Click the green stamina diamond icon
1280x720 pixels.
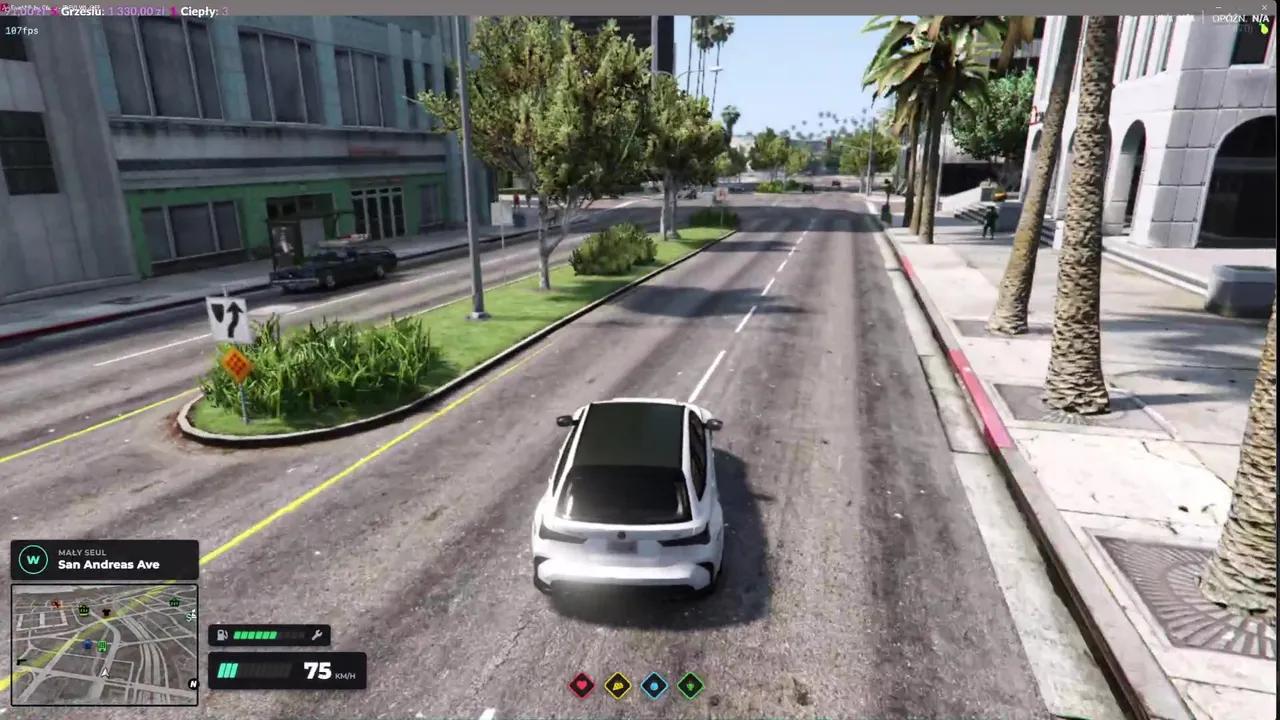click(690, 685)
